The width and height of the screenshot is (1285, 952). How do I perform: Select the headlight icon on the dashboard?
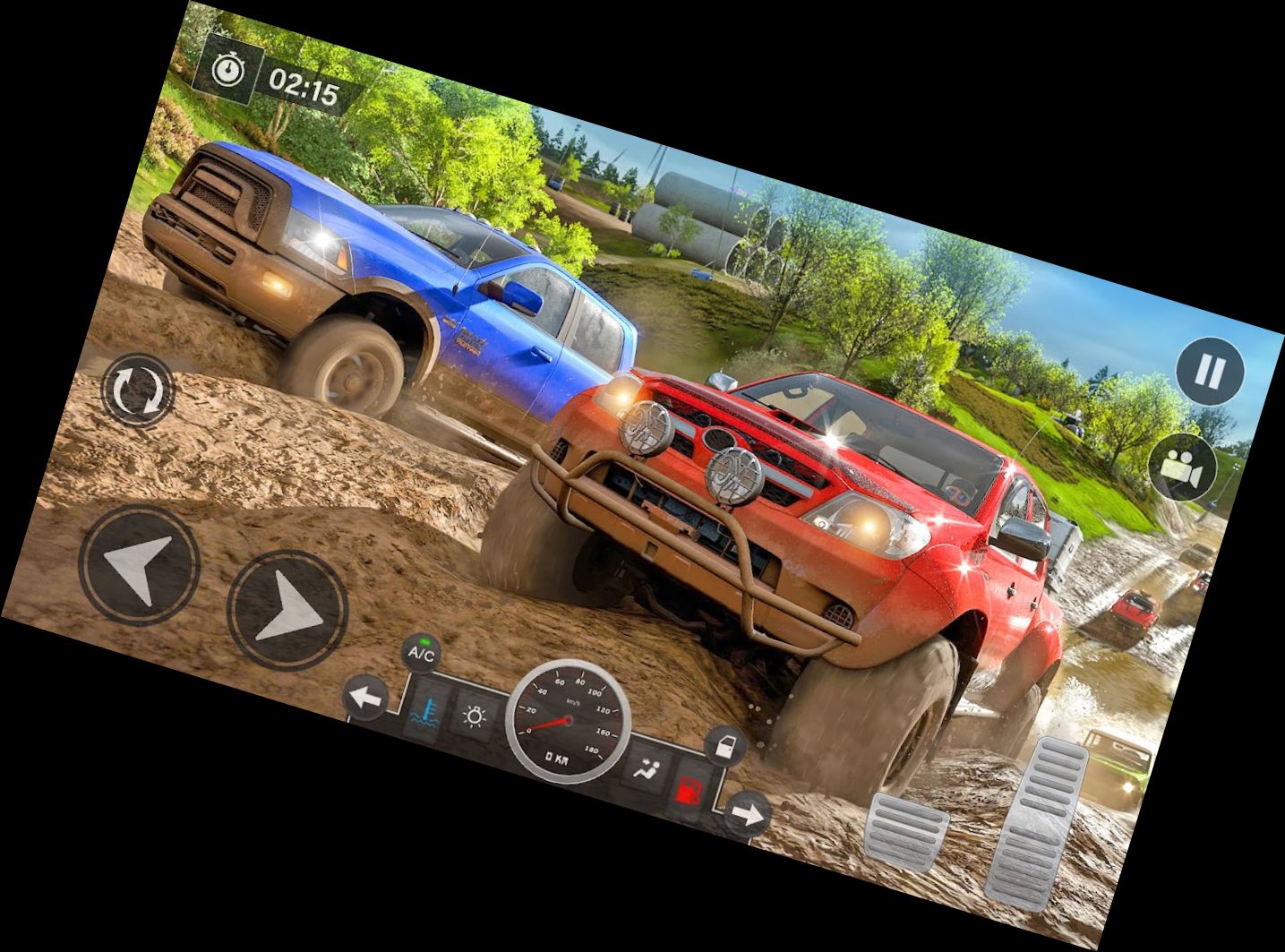(475, 717)
